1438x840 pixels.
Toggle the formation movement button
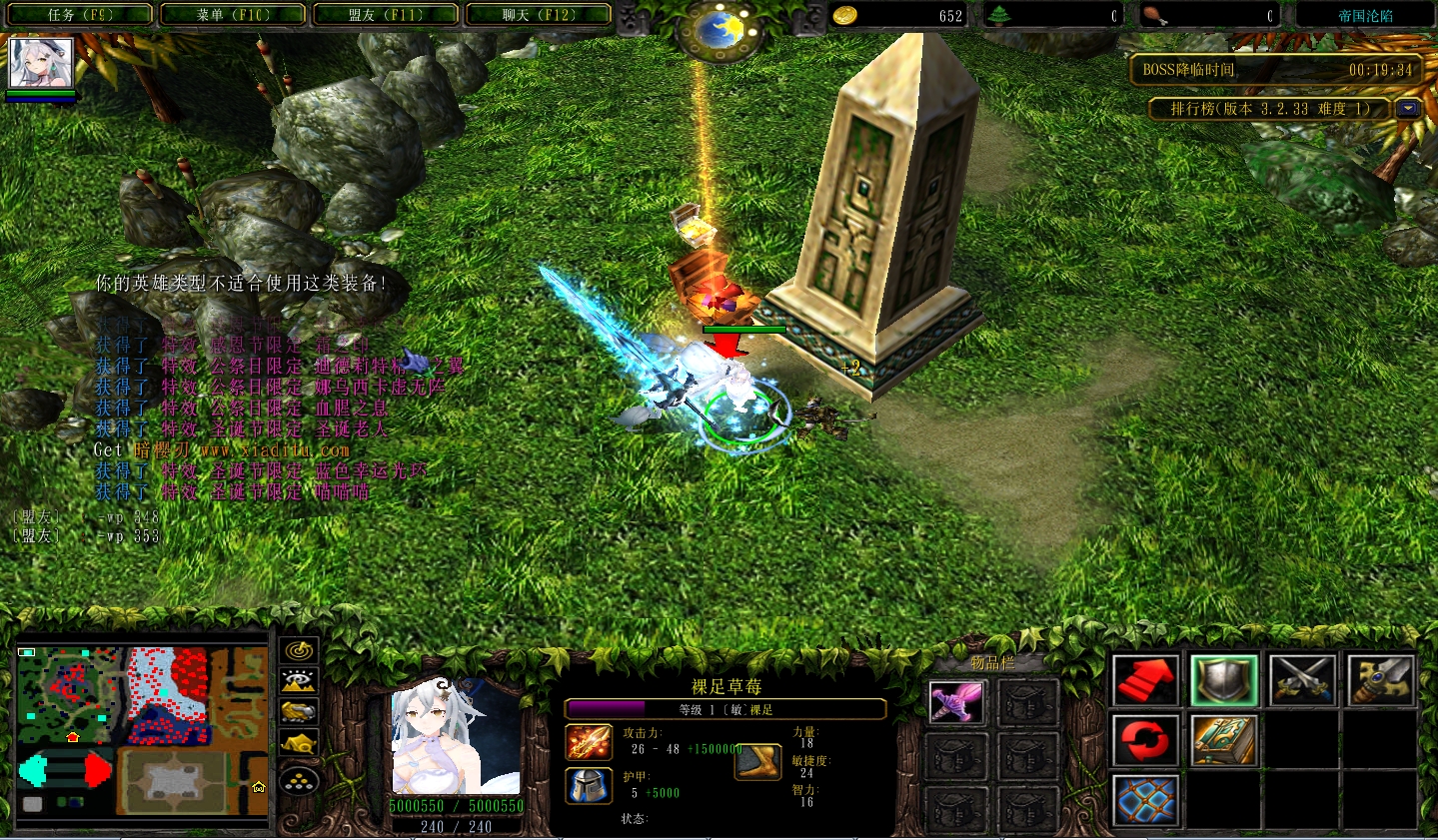(299, 781)
